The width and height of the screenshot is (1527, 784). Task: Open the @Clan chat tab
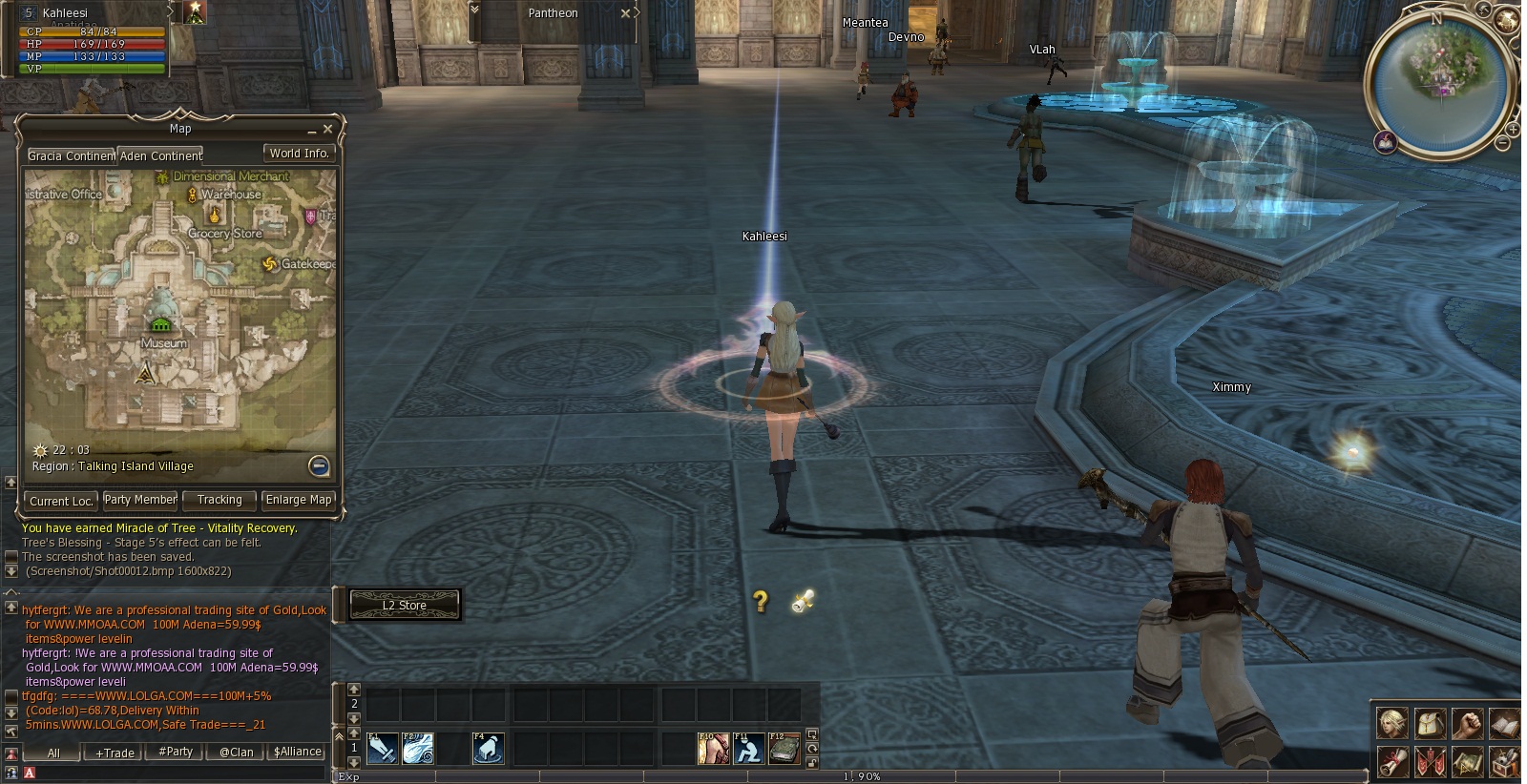click(236, 752)
